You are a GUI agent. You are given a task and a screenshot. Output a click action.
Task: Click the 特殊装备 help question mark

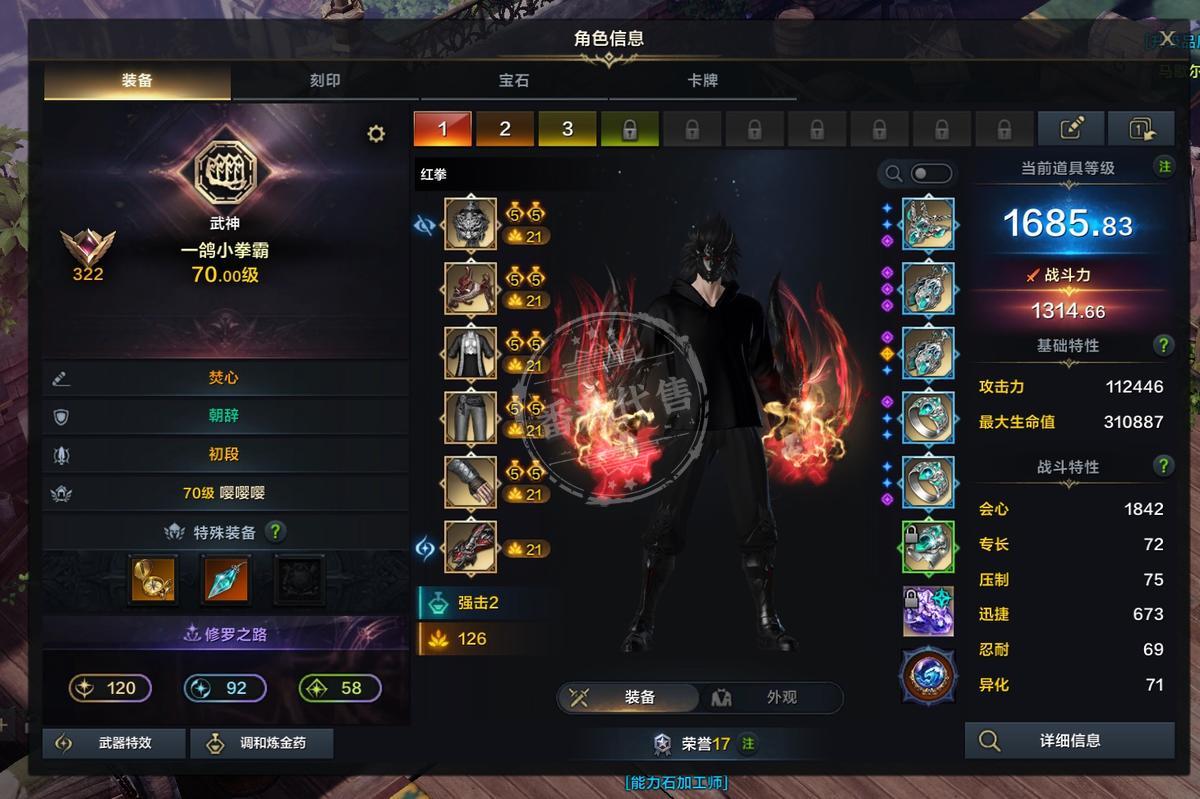pos(276,532)
